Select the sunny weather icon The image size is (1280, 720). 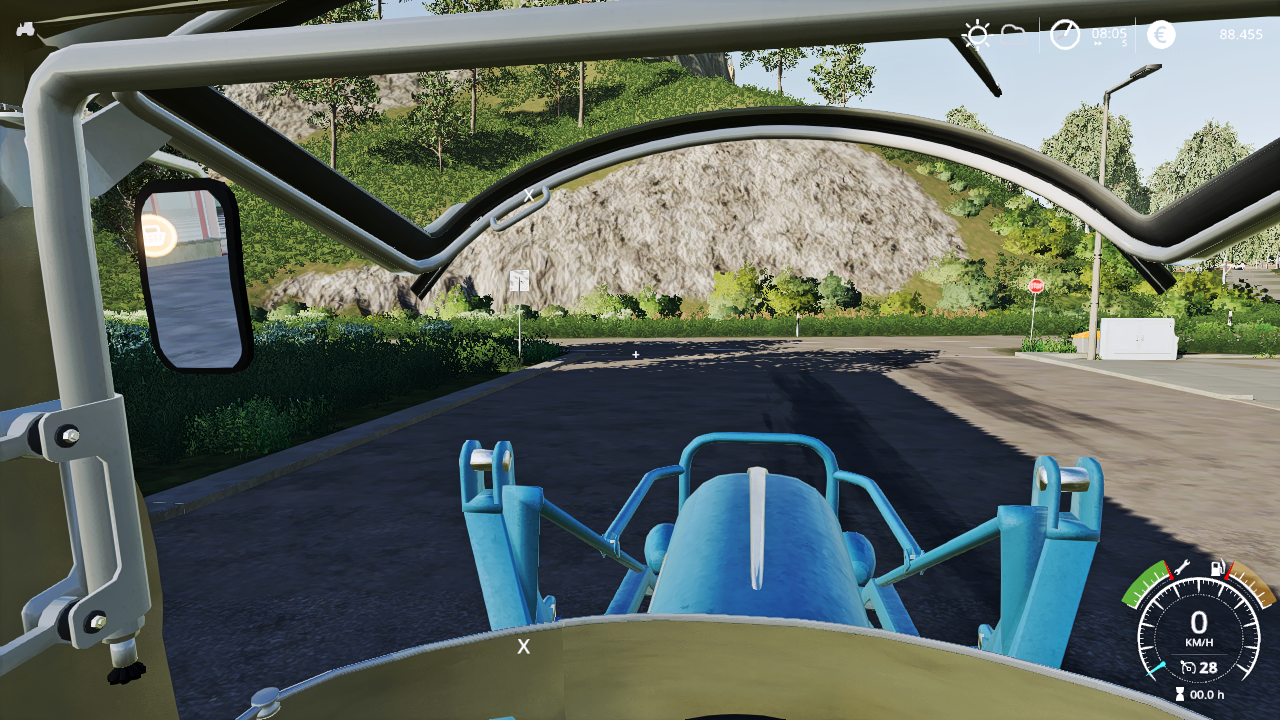pyautogui.click(x=976, y=35)
